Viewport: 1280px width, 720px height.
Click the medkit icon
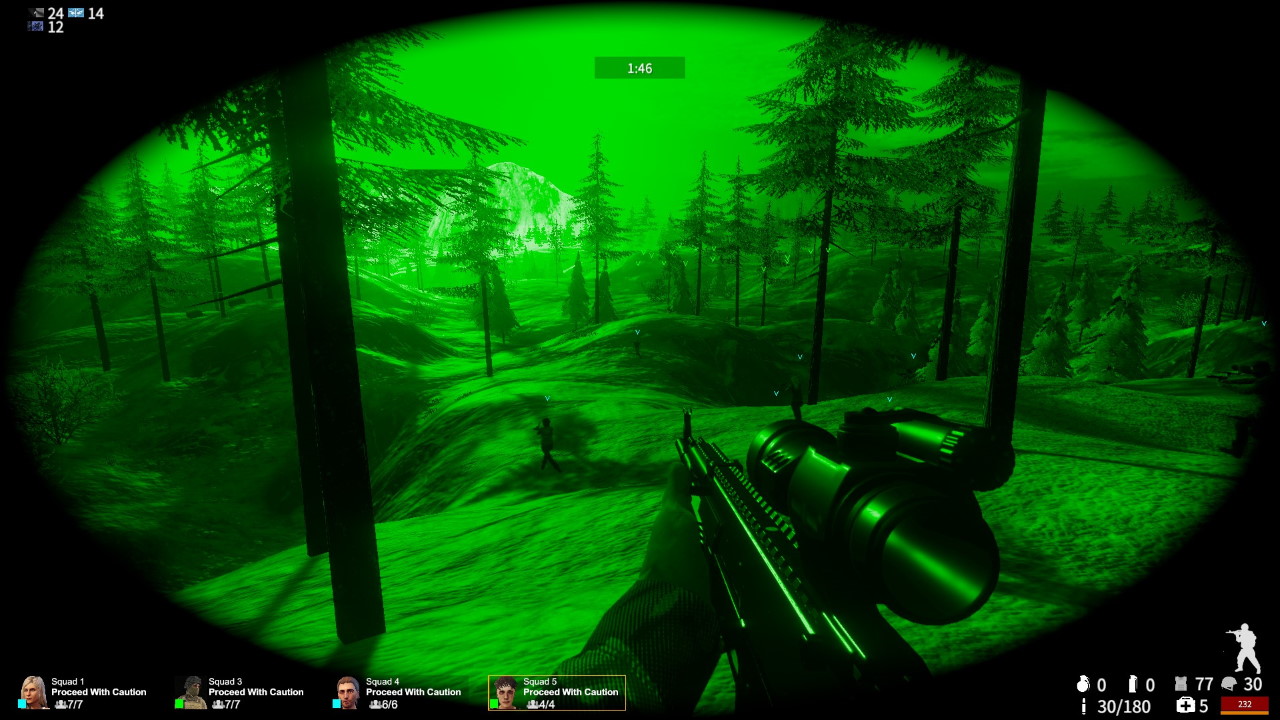[x=1187, y=706]
